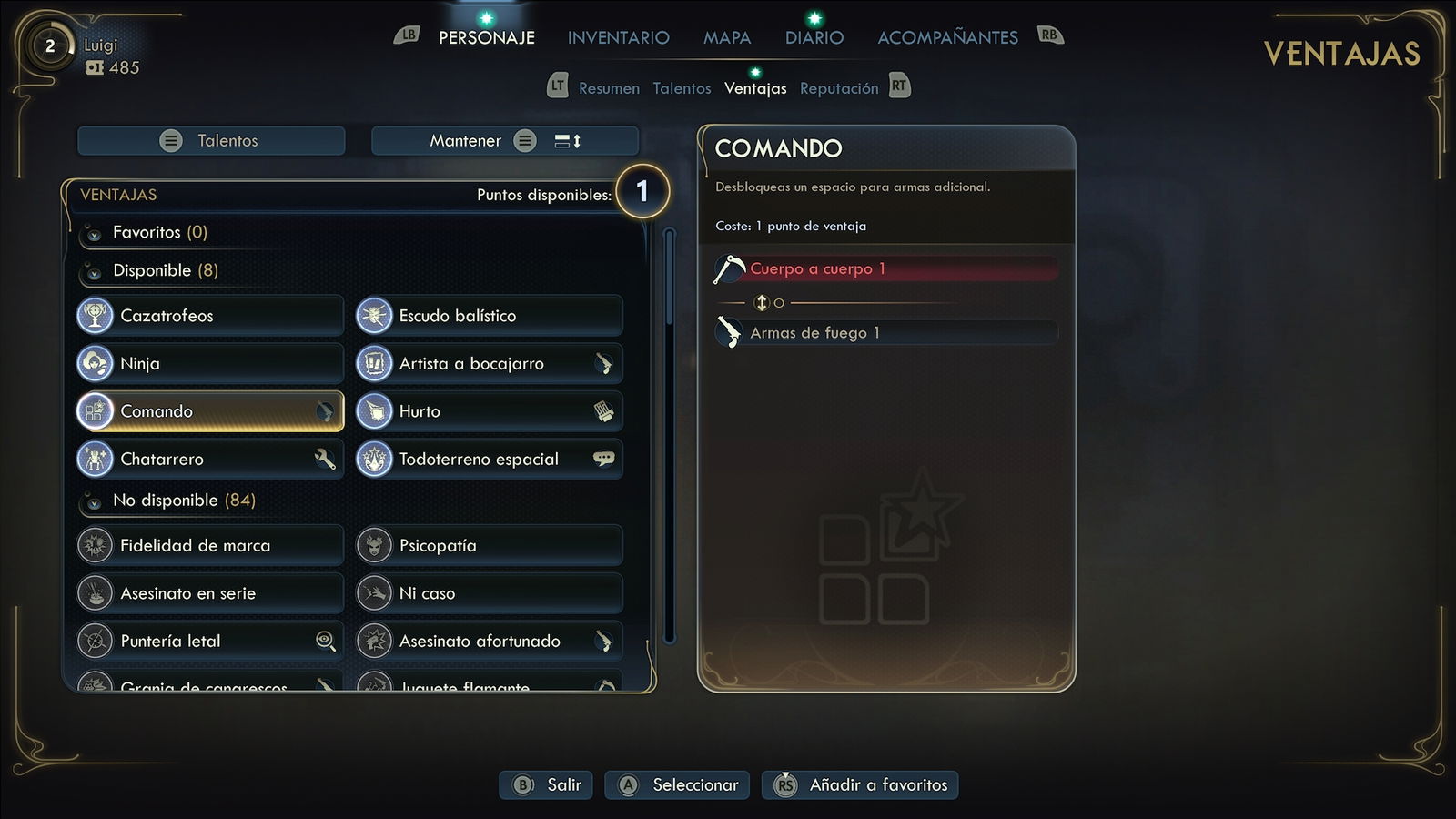
Task: Select the Cazatrofeos perk
Action: click(x=210, y=316)
